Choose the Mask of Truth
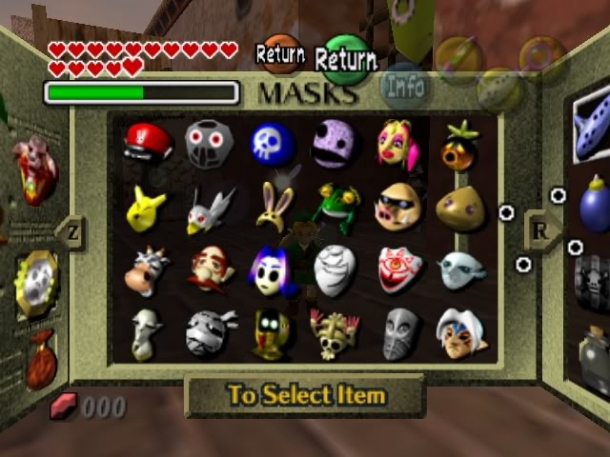This screenshot has width=610, height=457. pyautogui.click(x=397, y=269)
